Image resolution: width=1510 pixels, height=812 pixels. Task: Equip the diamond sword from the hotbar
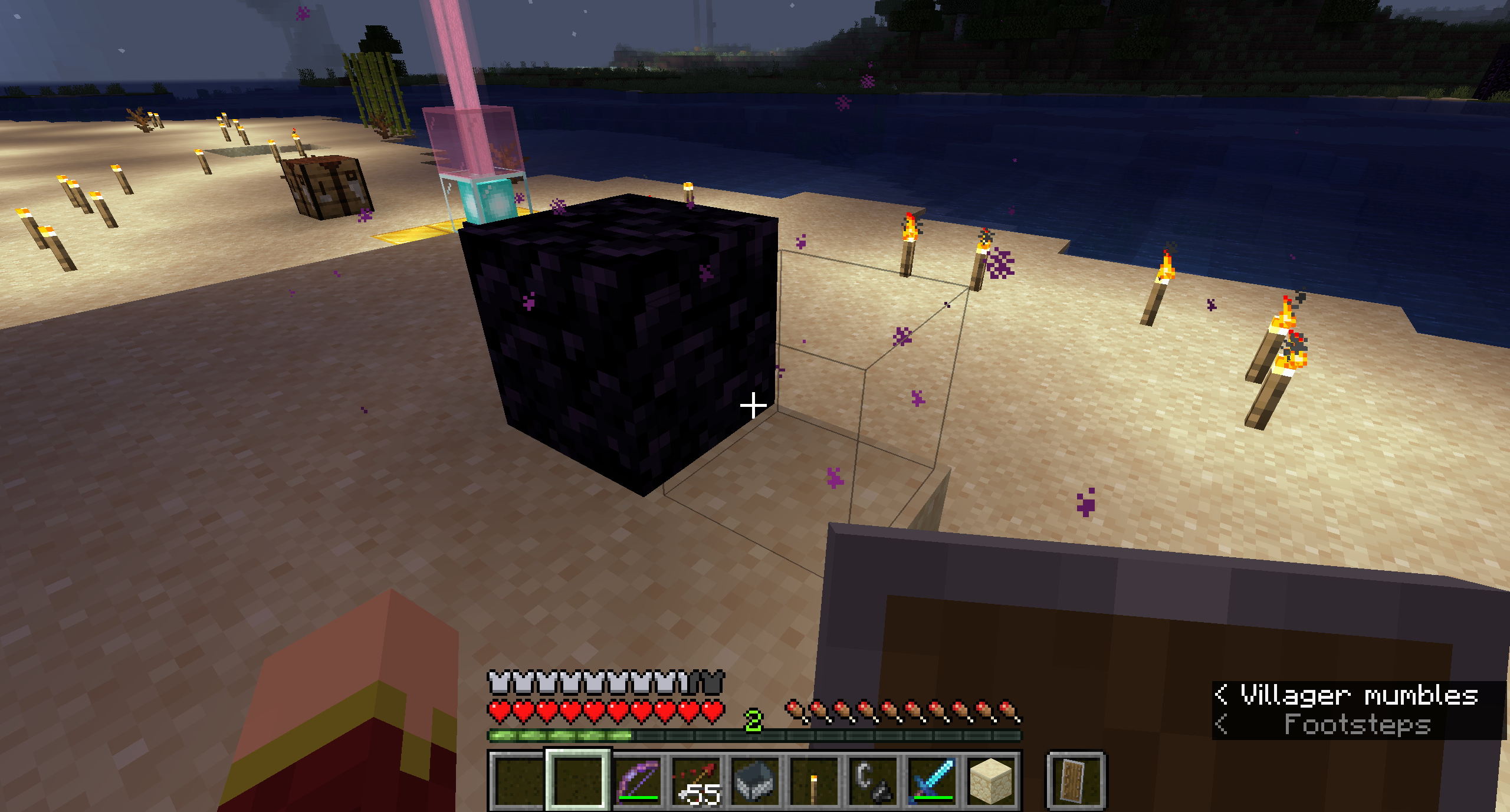click(x=933, y=781)
